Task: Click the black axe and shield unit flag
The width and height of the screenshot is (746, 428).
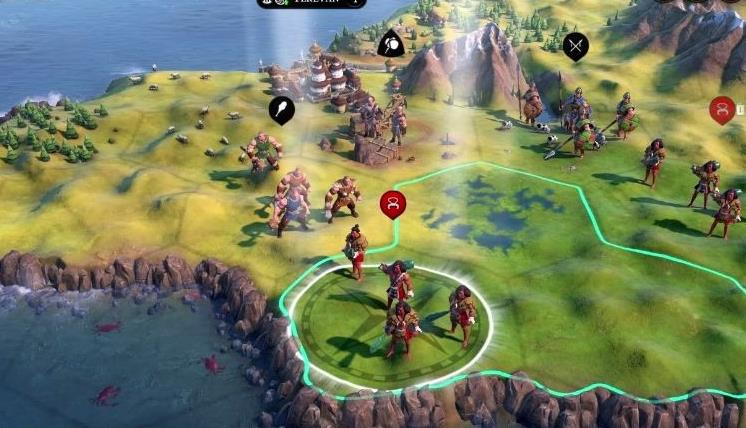Action: click(390, 44)
